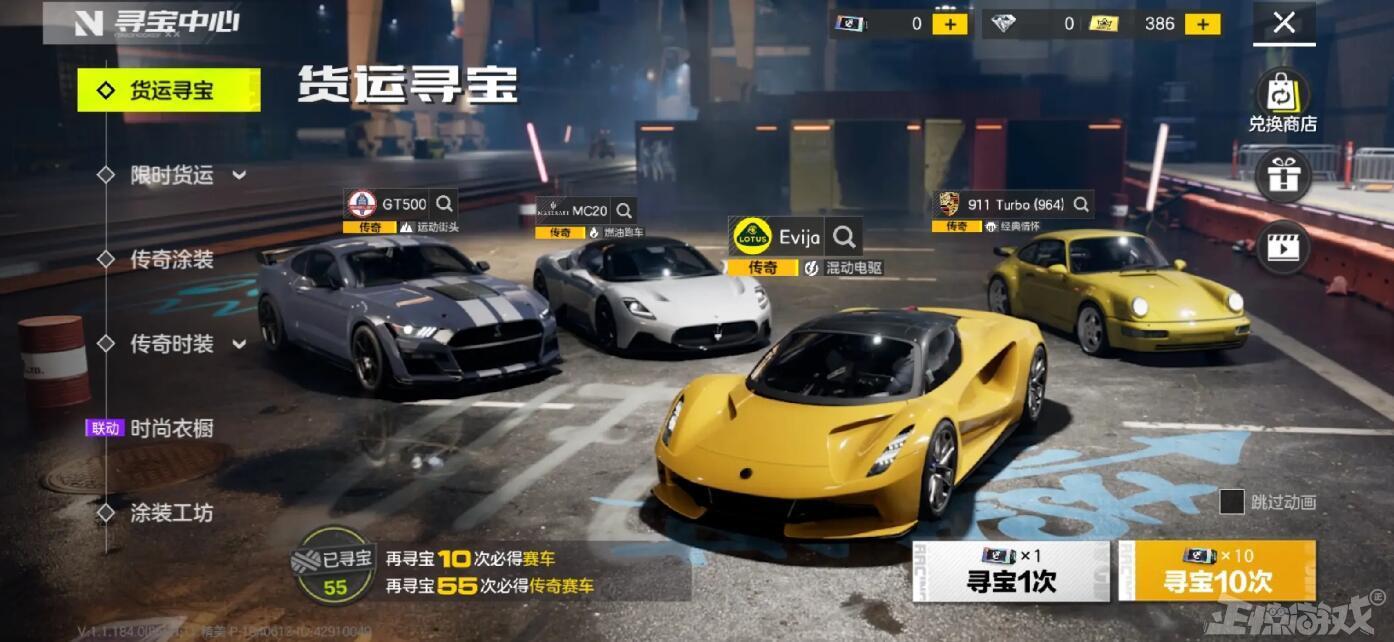Open the 涂装工坊 section

point(171,513)
